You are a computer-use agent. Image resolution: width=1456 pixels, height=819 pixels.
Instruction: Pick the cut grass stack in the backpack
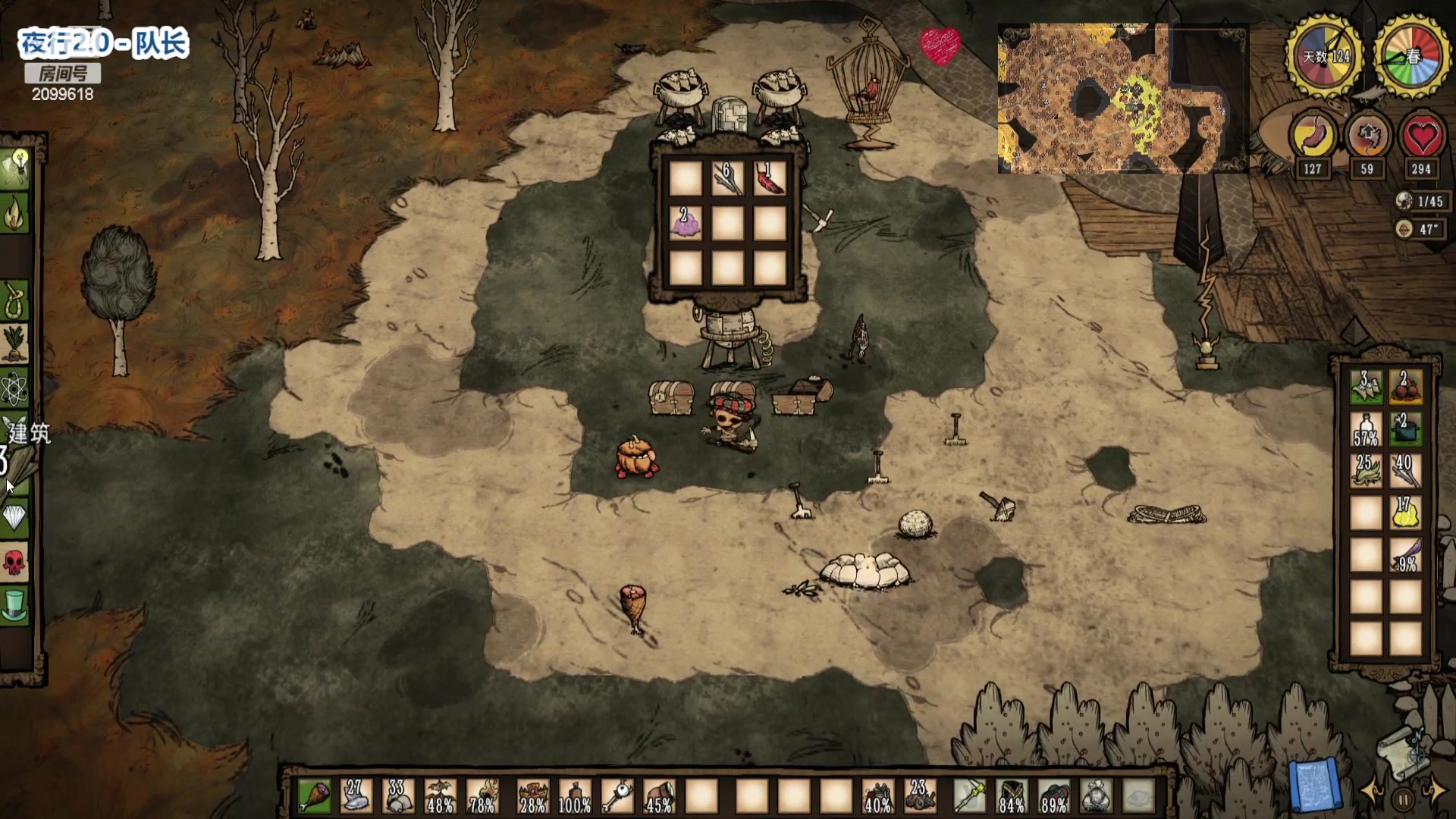[1365, 471]
